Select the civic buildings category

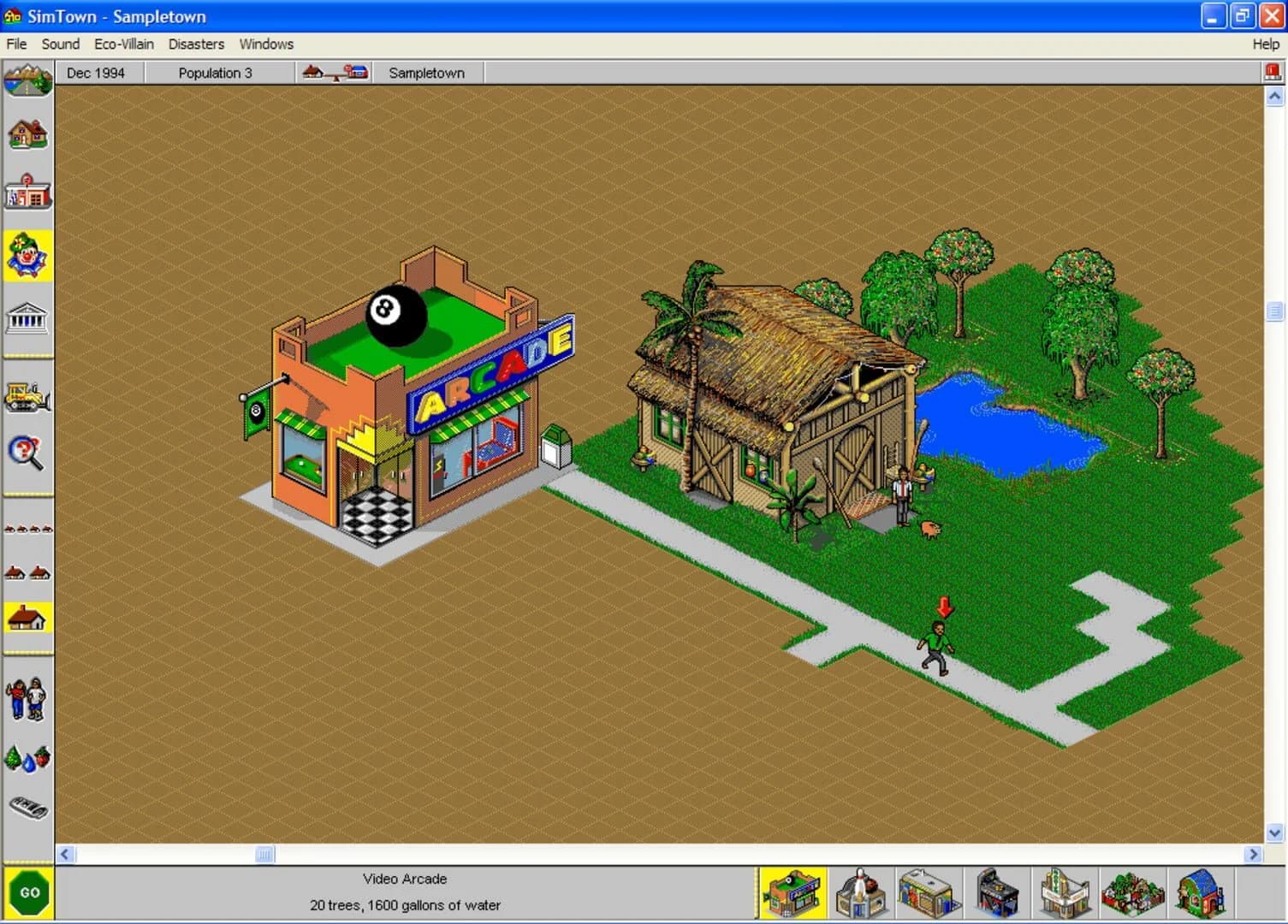coord(28,318)
